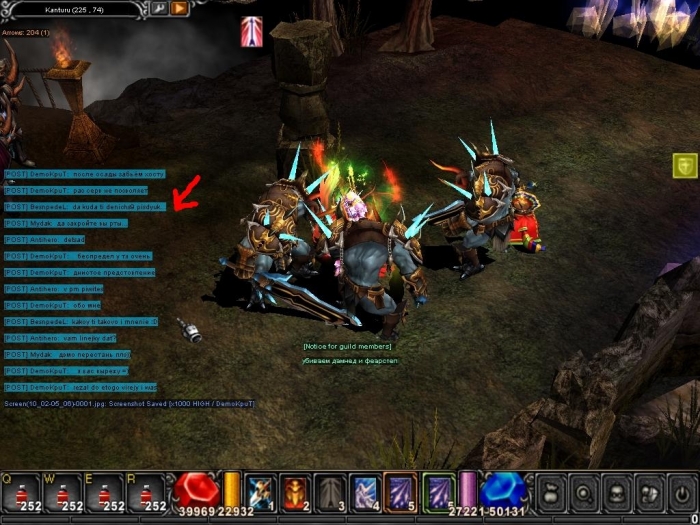Use the potion in the Q slot
The image size is (700, 525).
tap(22, 493)
